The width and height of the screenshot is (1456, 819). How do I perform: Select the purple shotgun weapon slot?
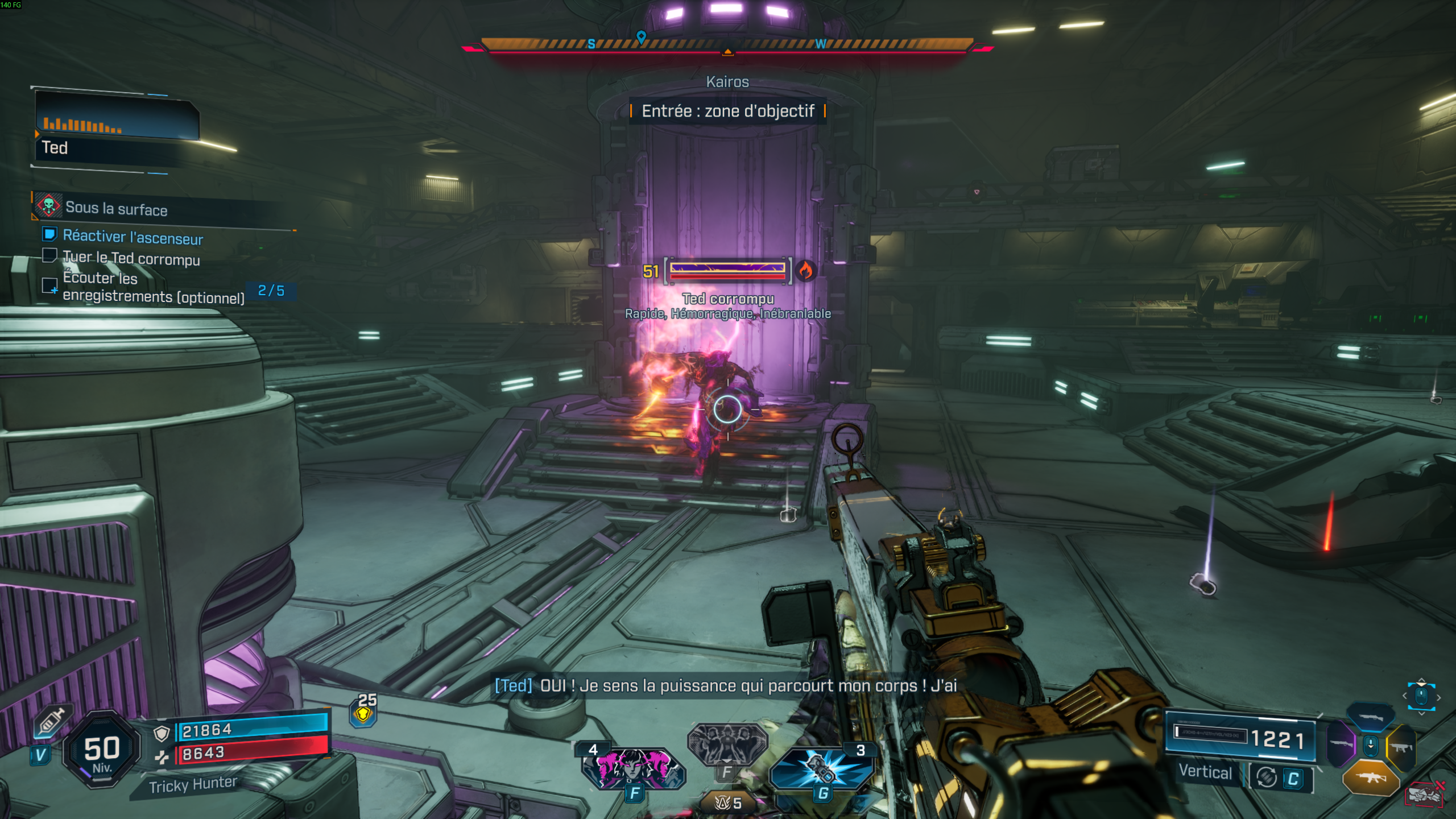point(1341,744)
